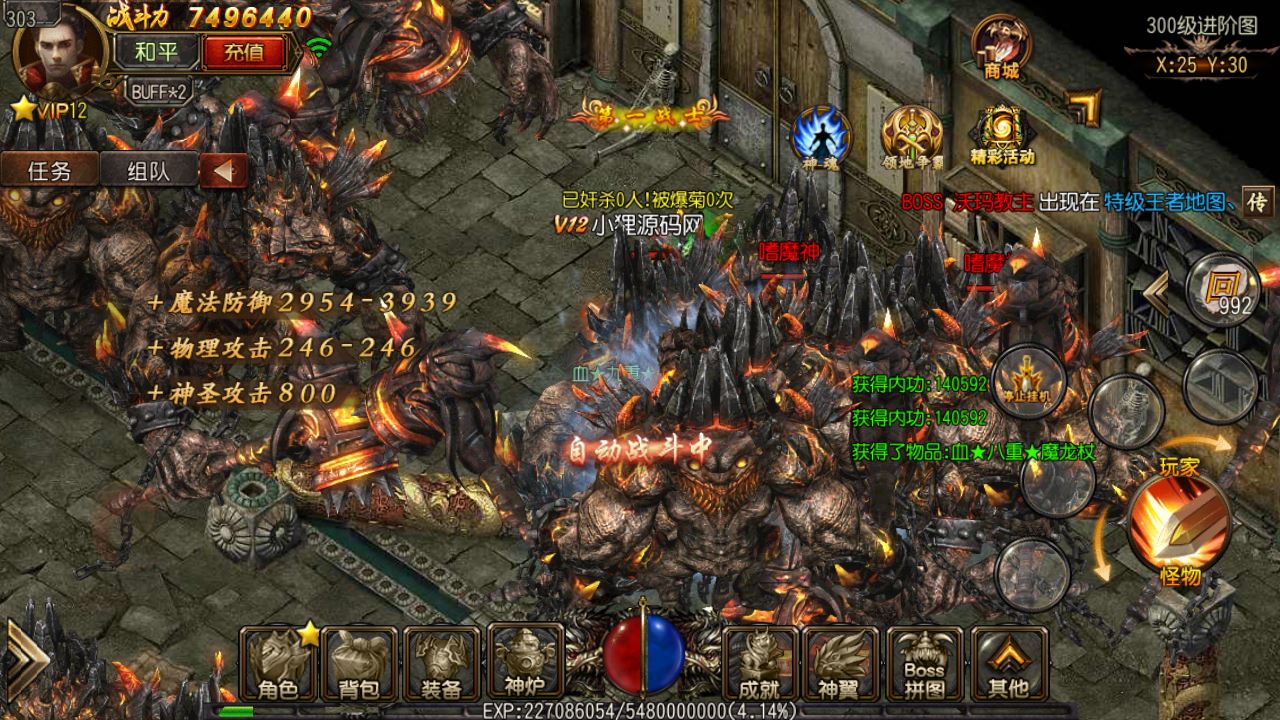Click the 传 teleport button
Image resolution: width=1280 pixels, height=720 pixels.
(1258, 201)
